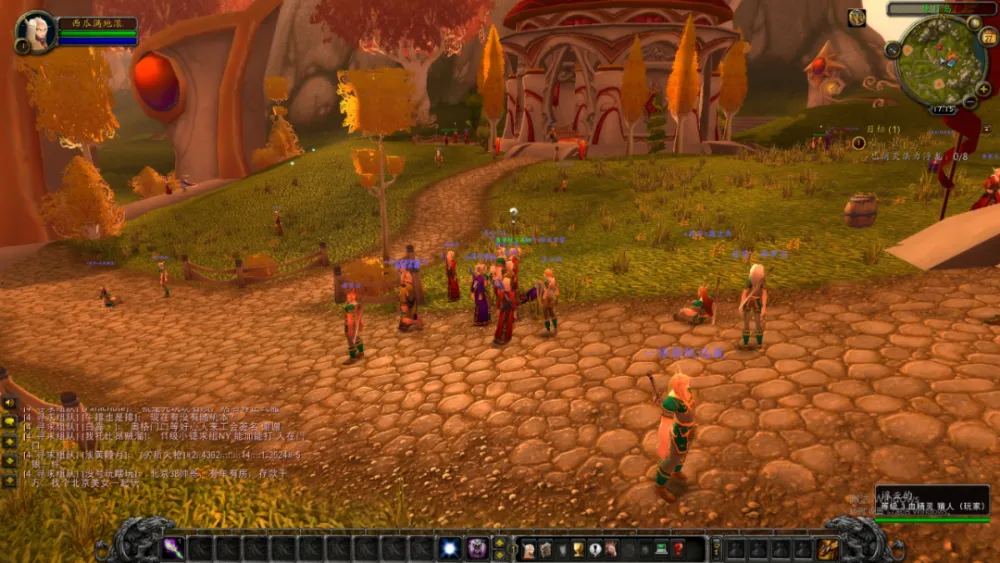Viewport: 1000px width, 563px height.
Task: Activate the purple face ability icon
Action: 478,548
